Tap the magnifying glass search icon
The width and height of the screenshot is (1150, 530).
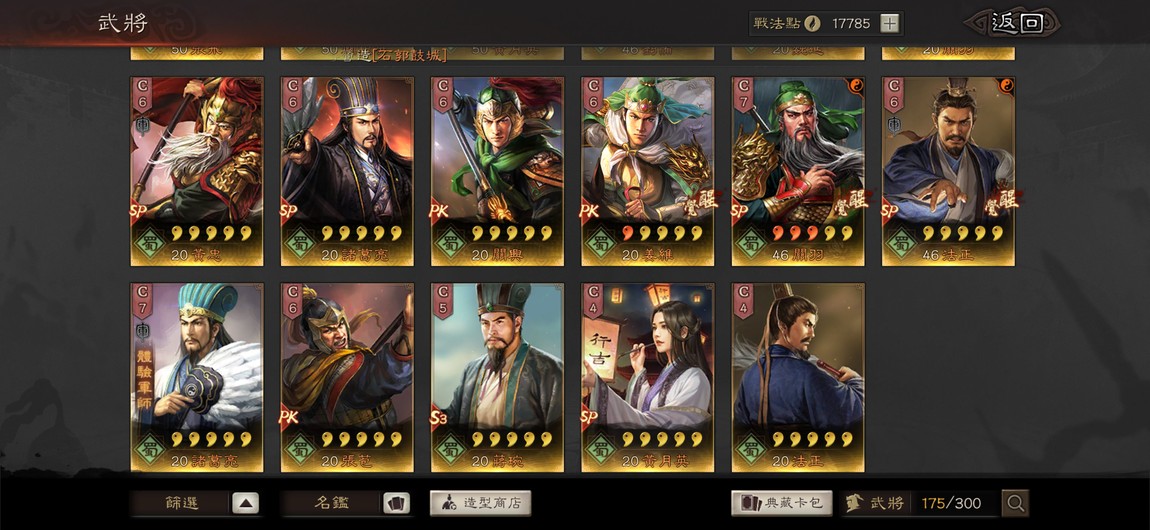(x=1015, y=503)
